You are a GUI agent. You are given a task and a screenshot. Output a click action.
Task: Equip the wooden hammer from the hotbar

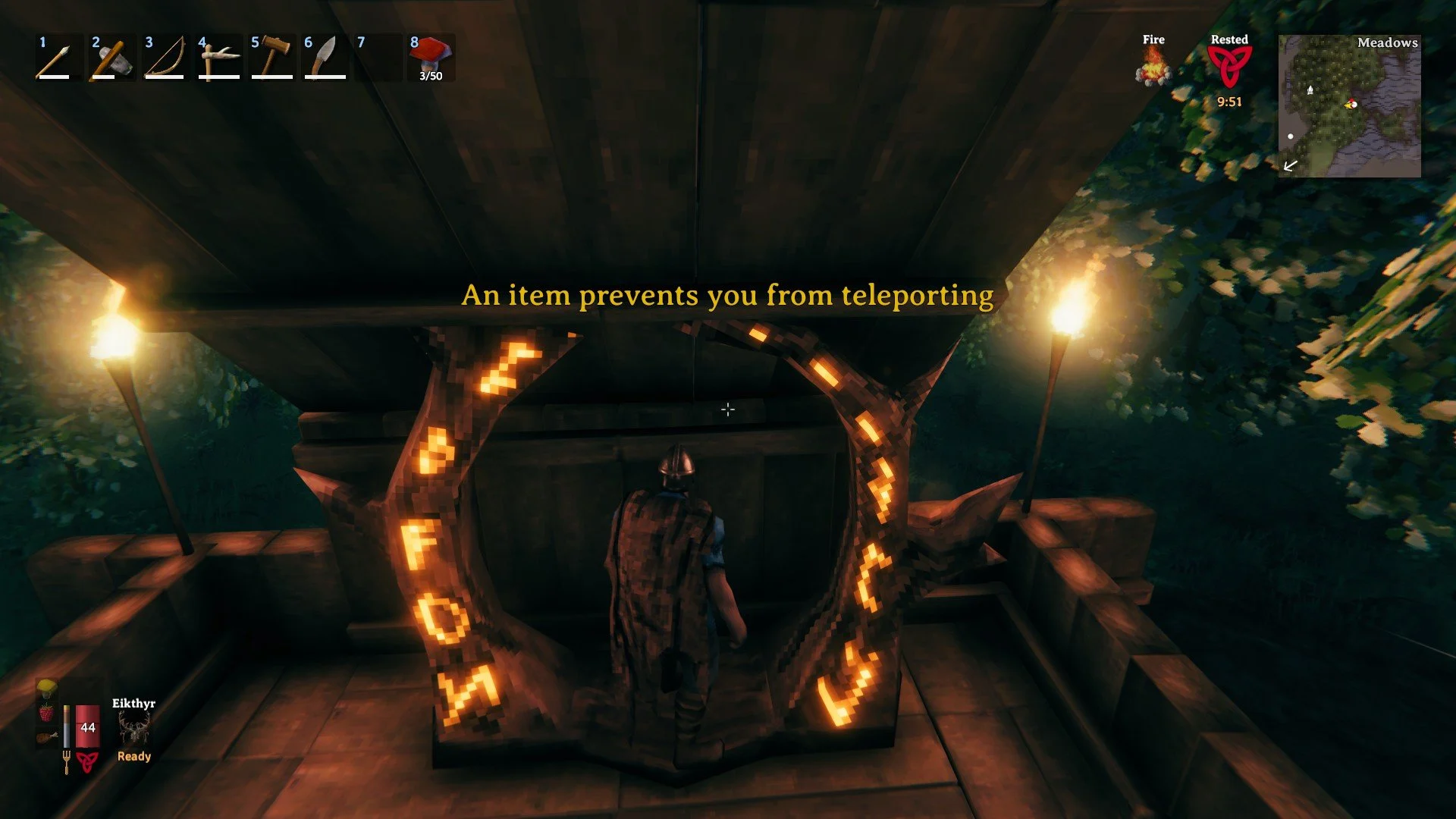click(272, 59)
